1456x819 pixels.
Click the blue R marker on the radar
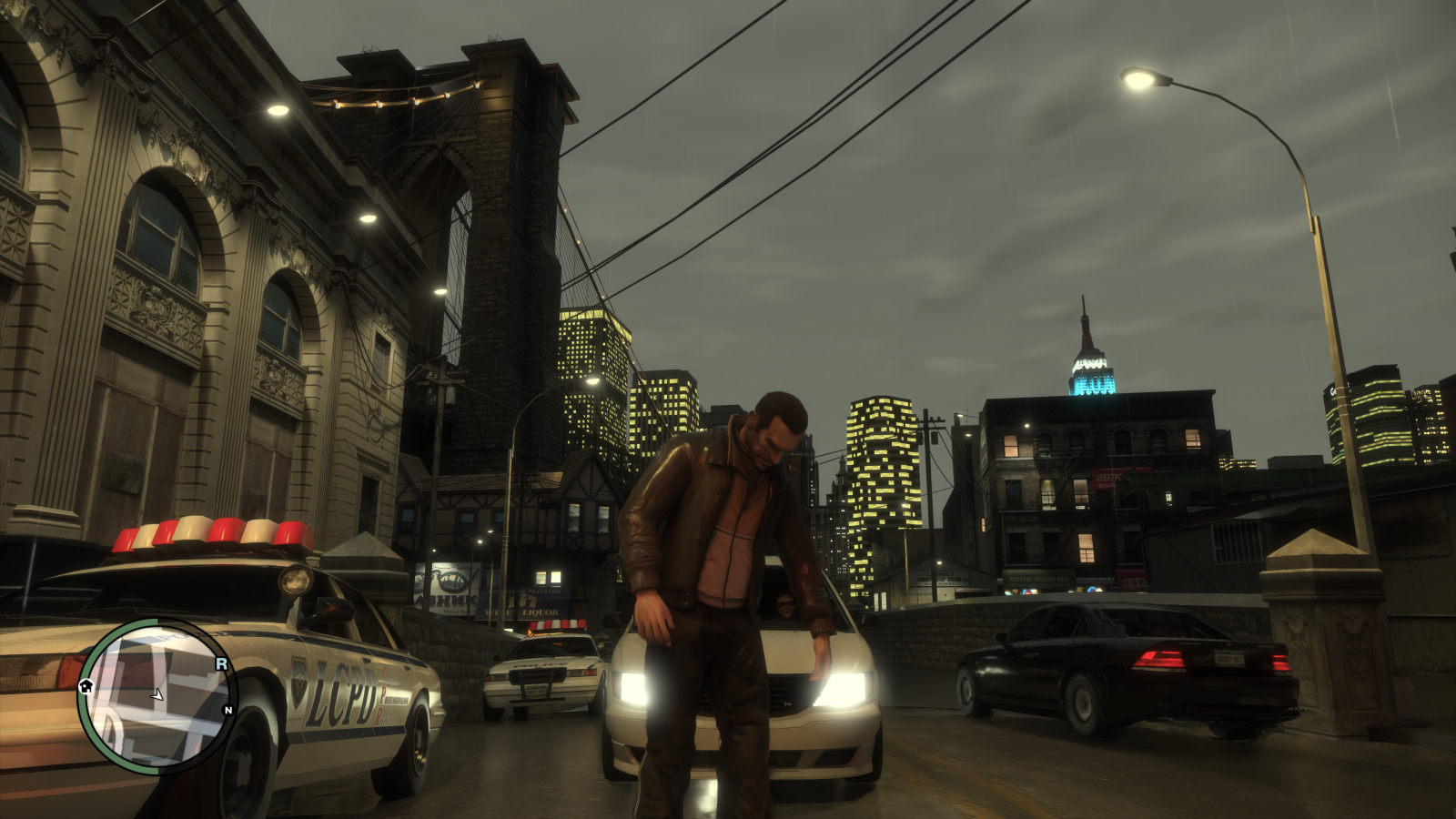pos(220,664)
